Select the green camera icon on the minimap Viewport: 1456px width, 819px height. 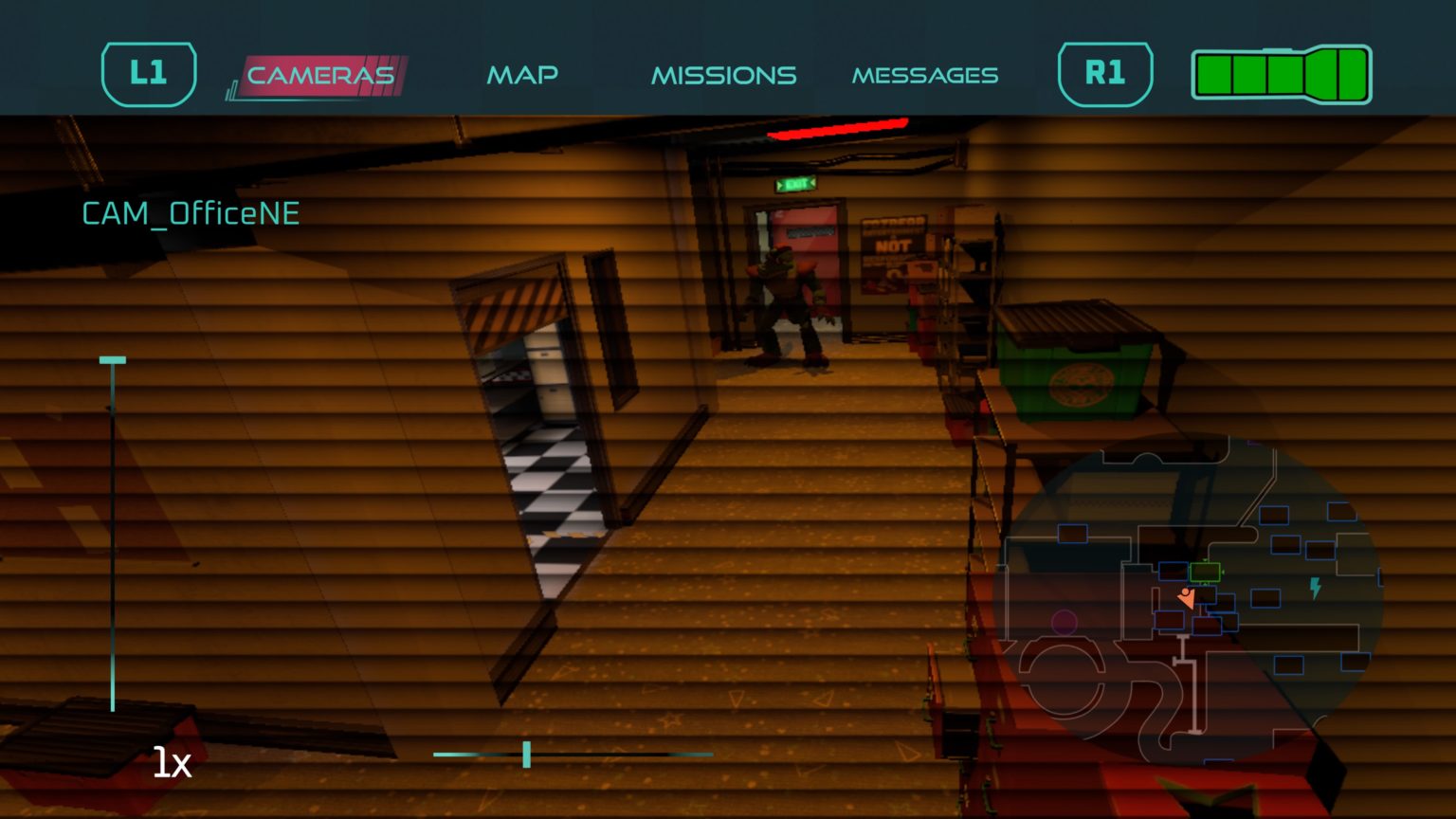point(1205,572)
